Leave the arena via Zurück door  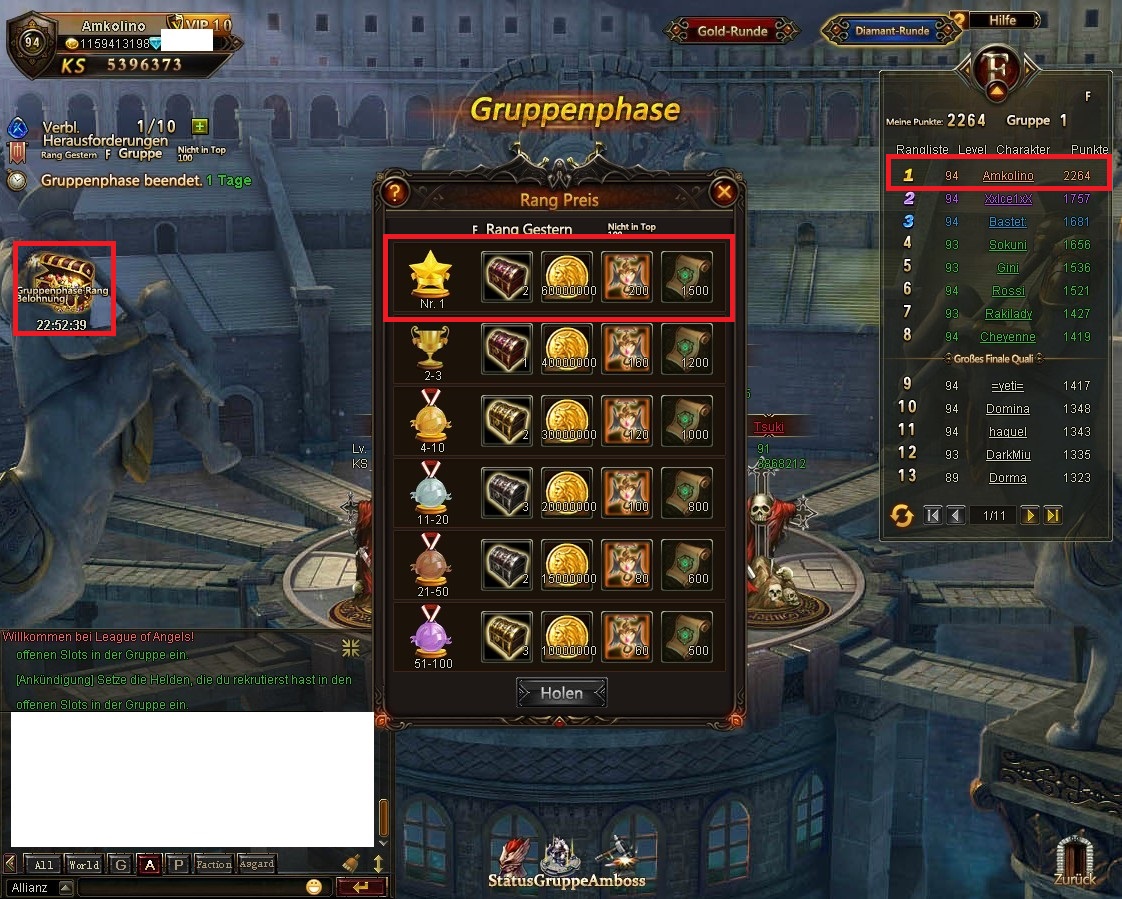point(1075,858)
